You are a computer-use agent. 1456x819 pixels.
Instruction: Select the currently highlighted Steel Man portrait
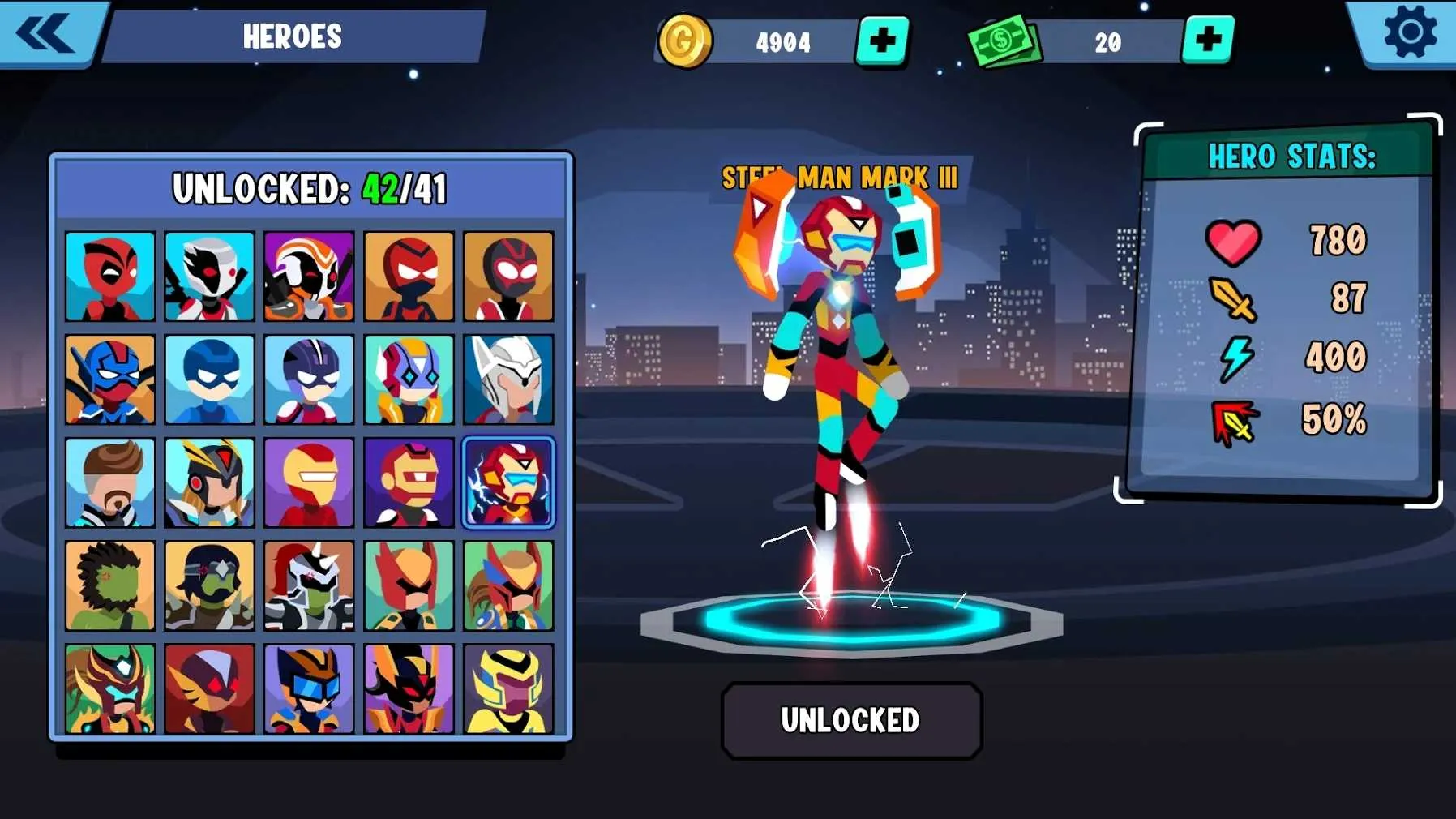point(508,482)
